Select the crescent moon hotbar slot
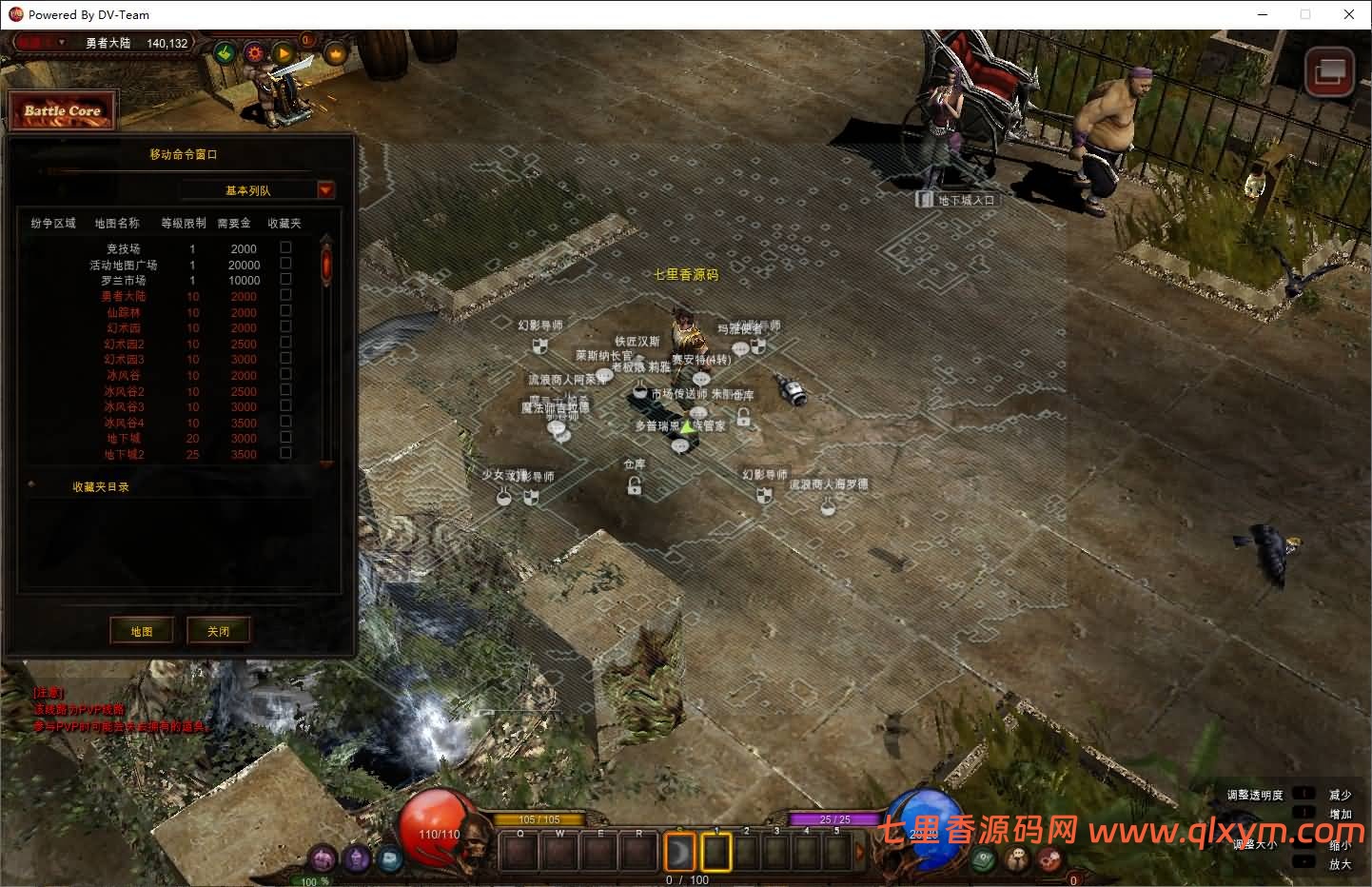 click(679, 852)
